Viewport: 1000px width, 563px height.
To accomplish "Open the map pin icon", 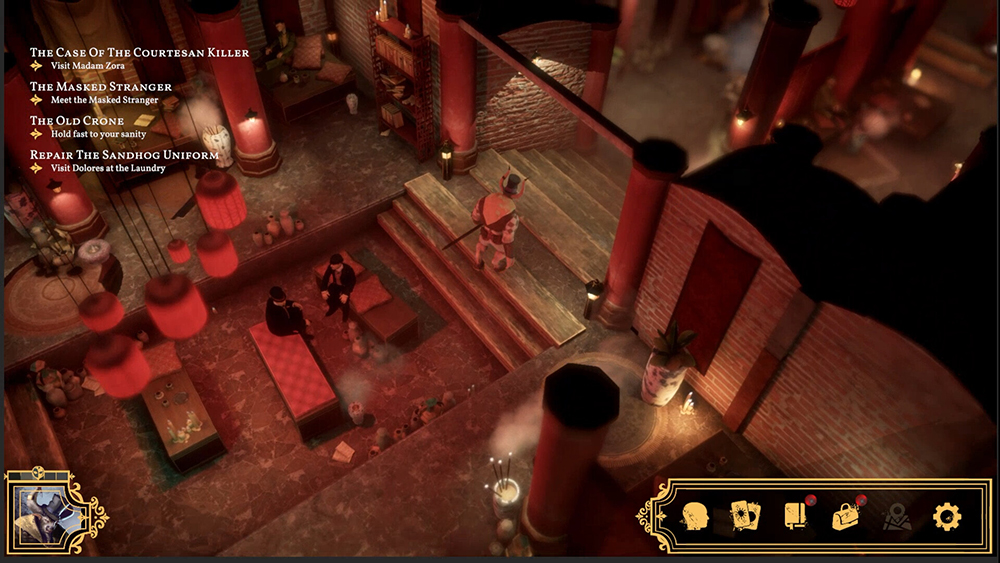I will click(x=896, y=516).
